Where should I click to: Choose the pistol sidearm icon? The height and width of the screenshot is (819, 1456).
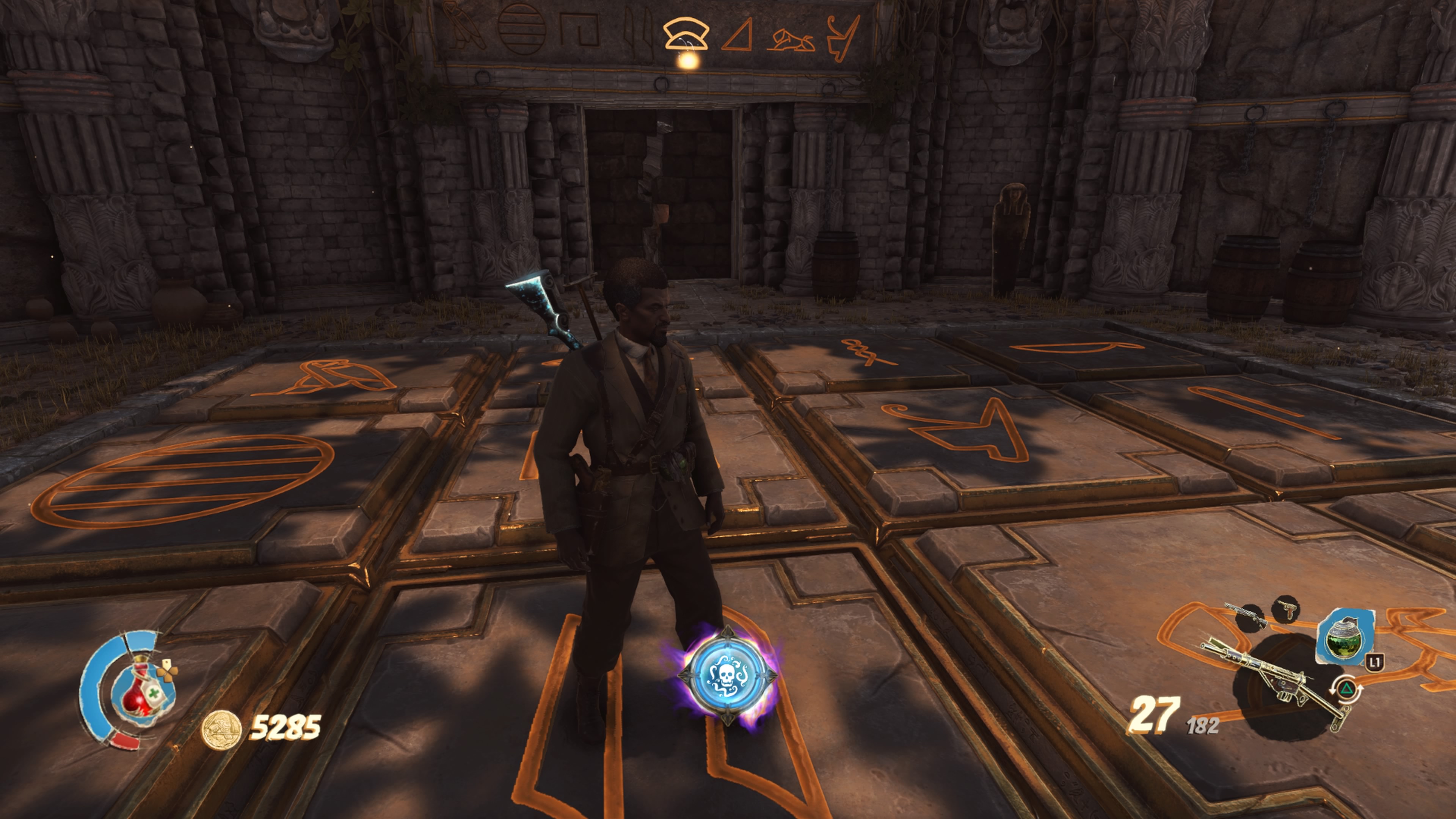[x=1286, y=609]
